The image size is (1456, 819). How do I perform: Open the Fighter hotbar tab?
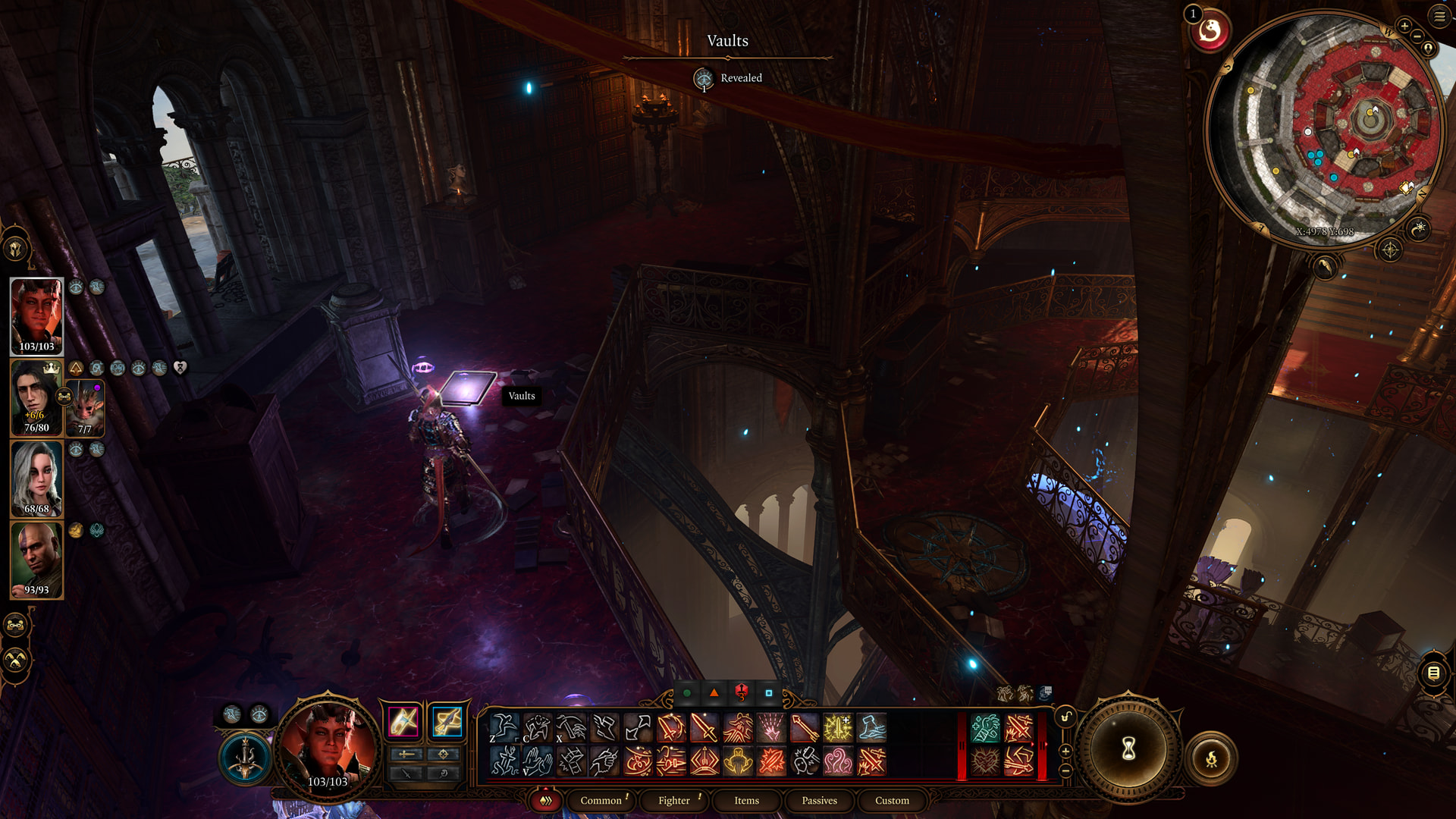pos(673,800)
